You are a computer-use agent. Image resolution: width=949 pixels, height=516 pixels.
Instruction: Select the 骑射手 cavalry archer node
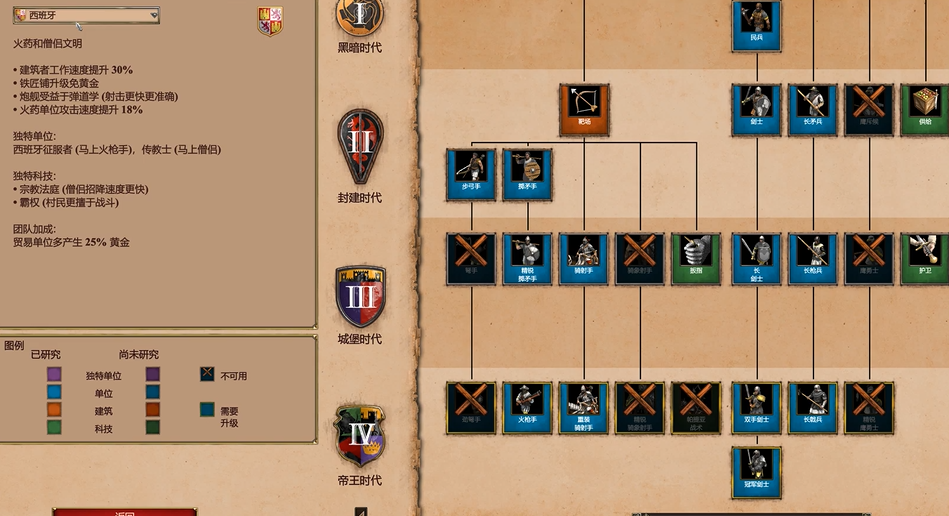coord(584,258)
